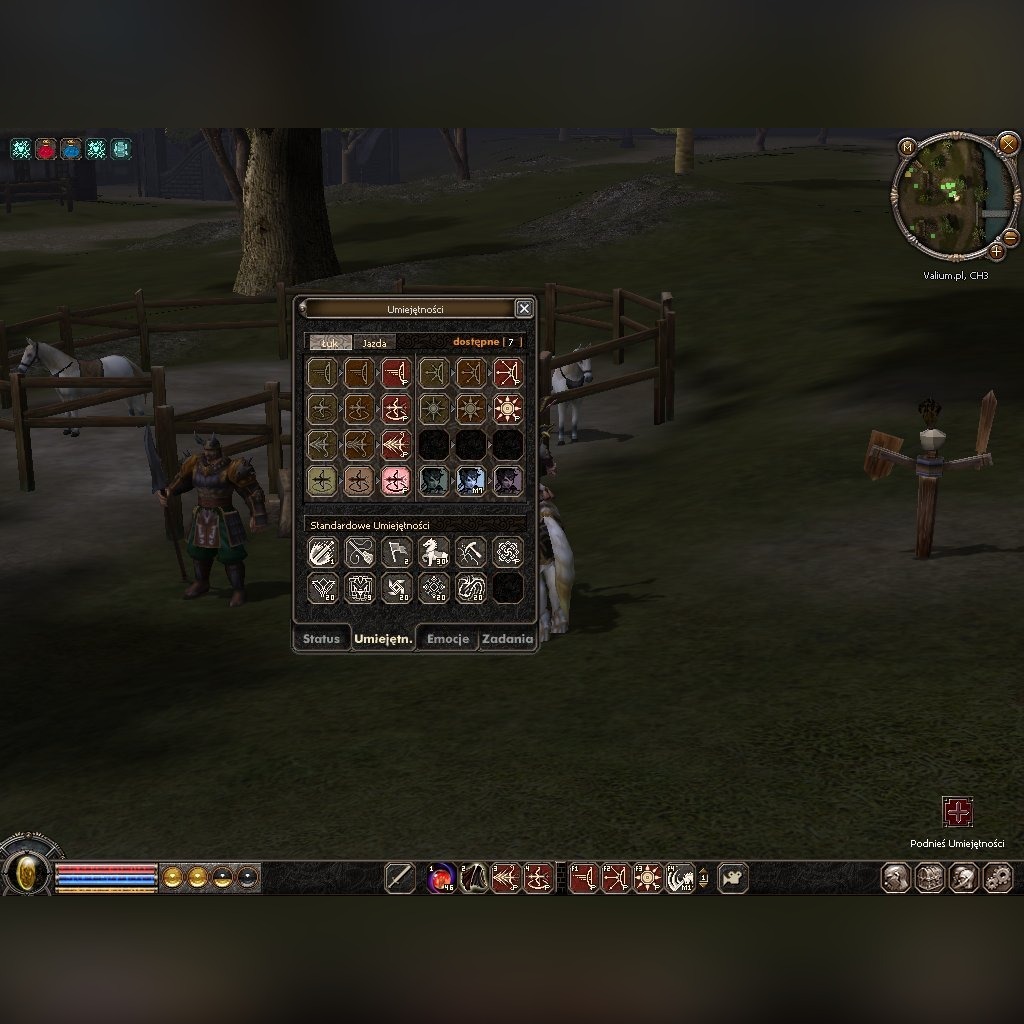Choose the mining pickaxe standard skill
Image resolution: width=1024 pixels, height=1024 pixels.
click(x=471, y=551)
